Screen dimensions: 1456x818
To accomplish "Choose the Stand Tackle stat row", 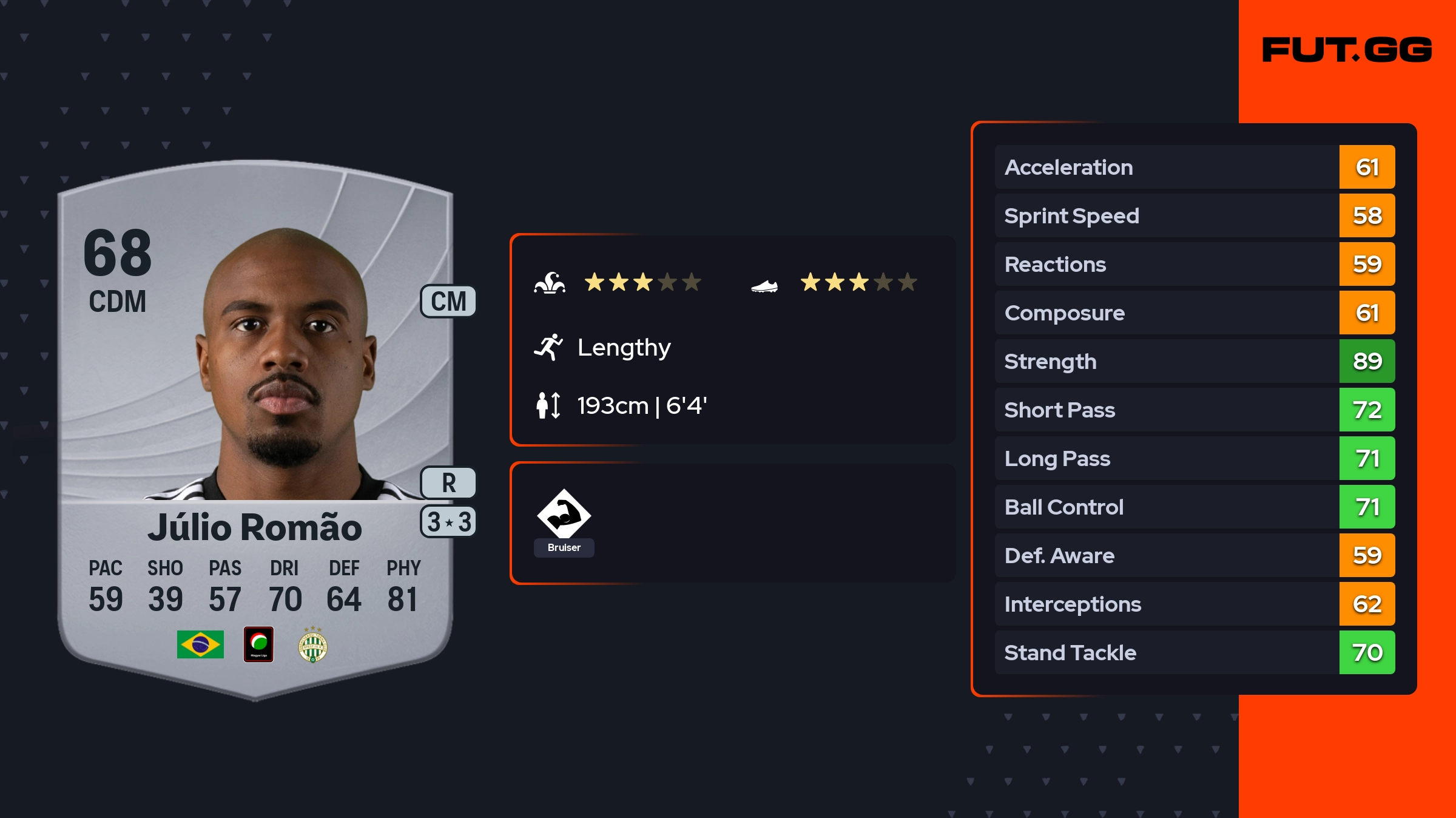I will click(1194, 653).
